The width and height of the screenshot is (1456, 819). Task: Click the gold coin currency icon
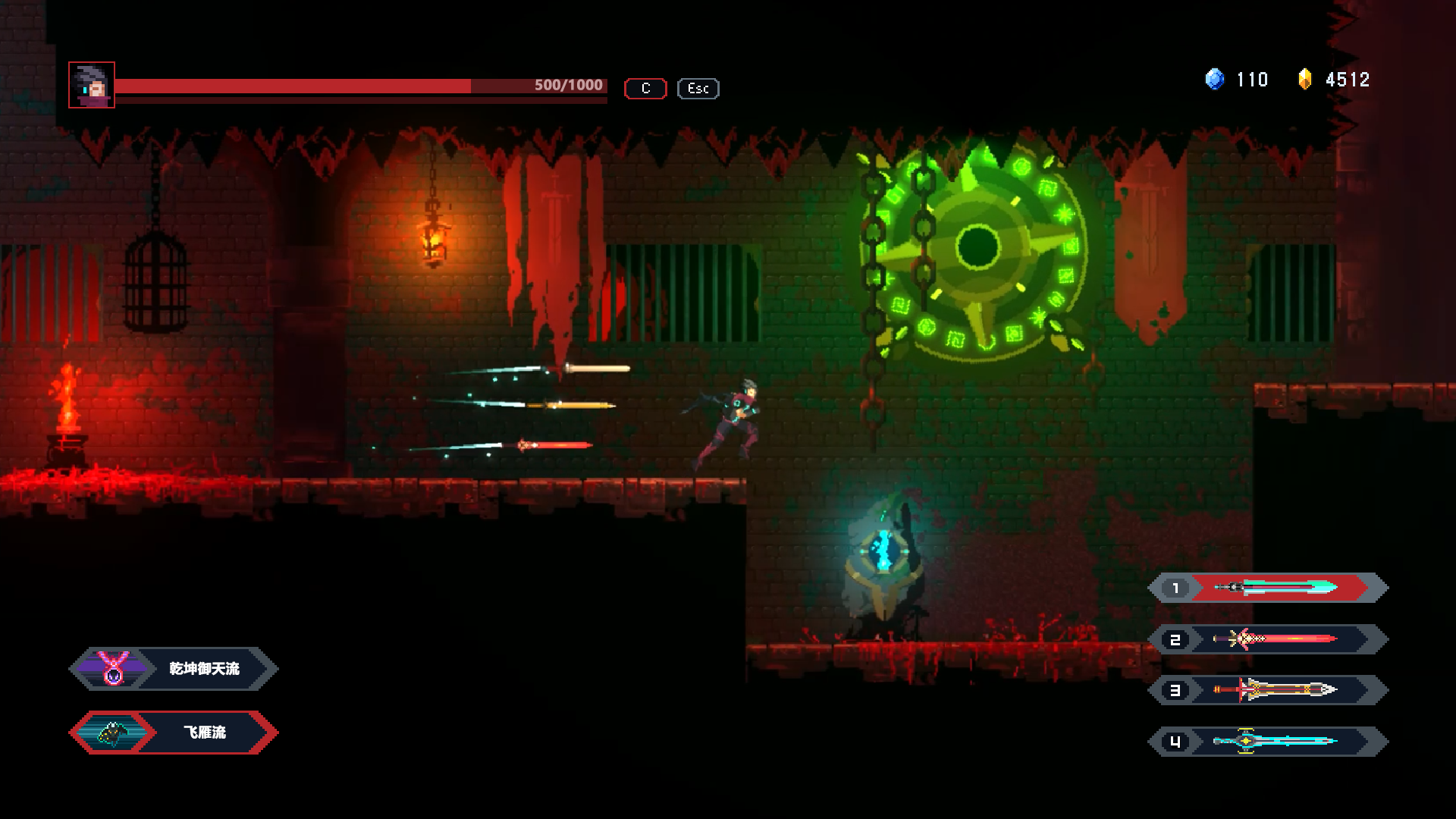[1307, 80]
